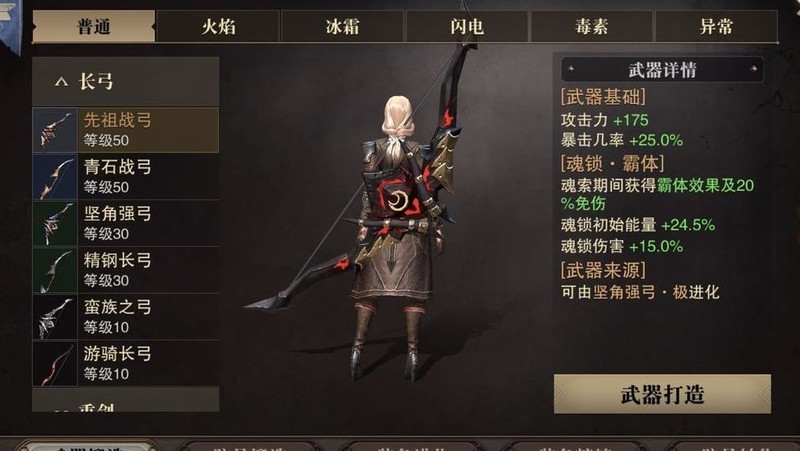Select the 冰霜 frost tab

click(x=342, y=27)
